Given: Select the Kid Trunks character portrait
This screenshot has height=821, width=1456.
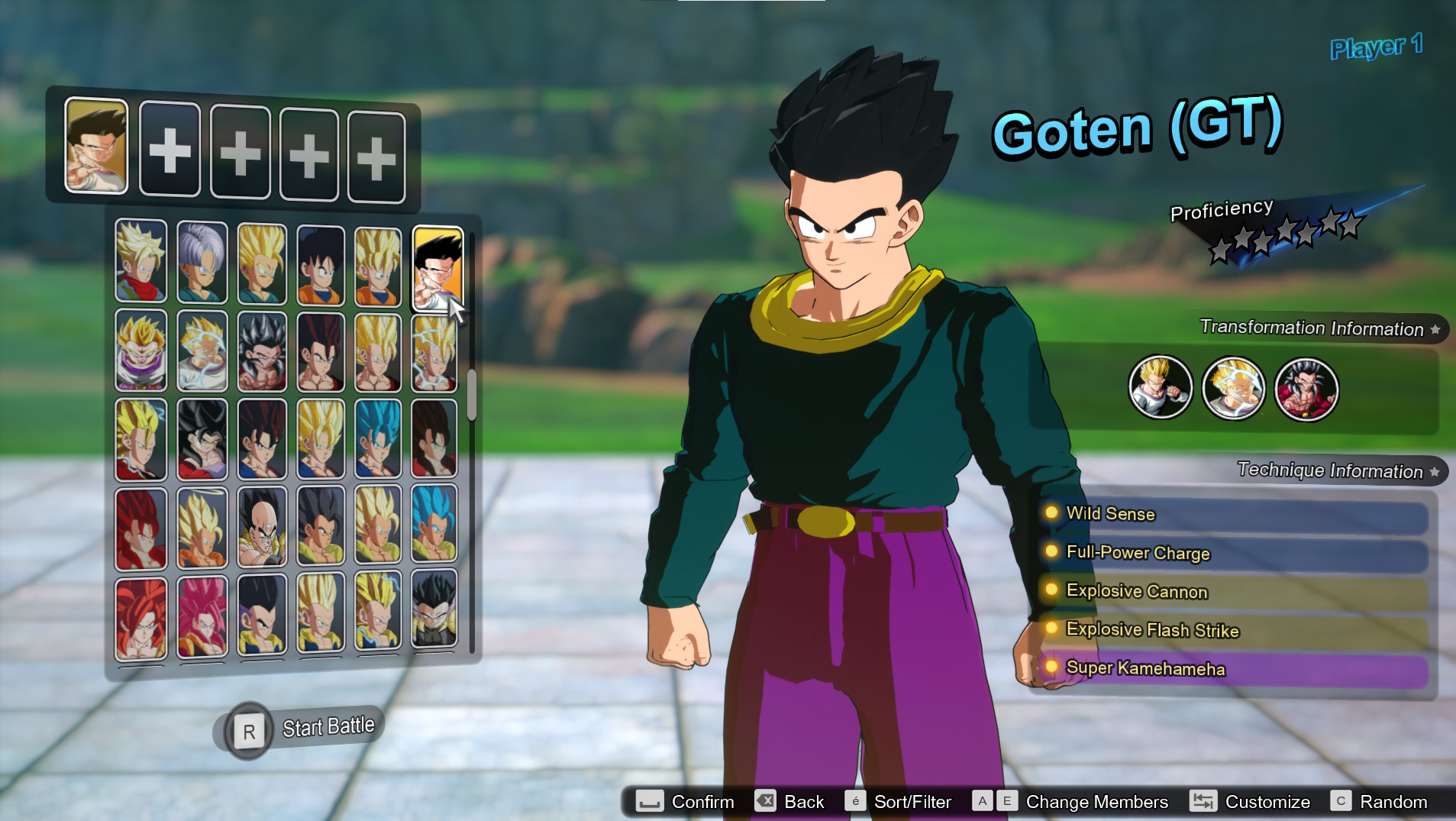Looking at the screenshot, I should click(x=201, y=263).
